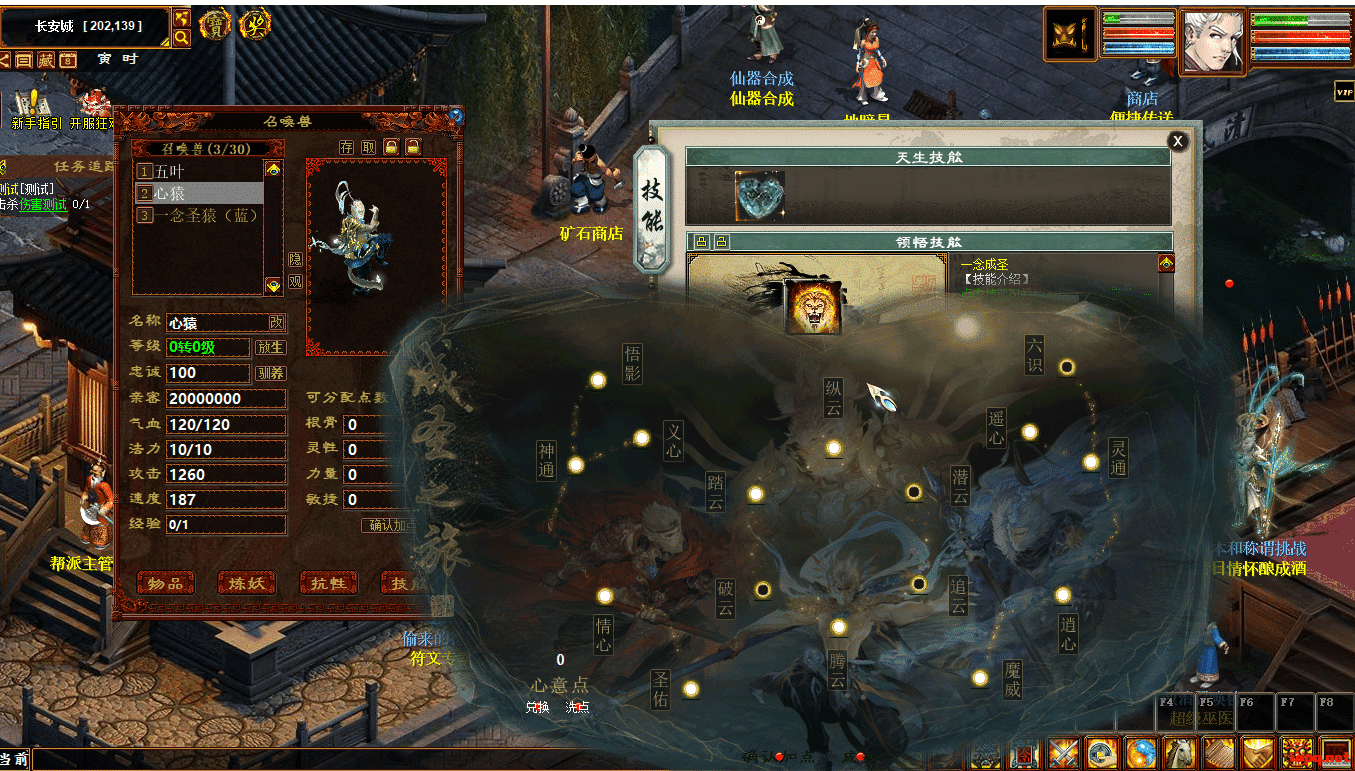Click the magnifier search button by the map
The height and width of the screenshot is (771, 1355).
point(181,38)
